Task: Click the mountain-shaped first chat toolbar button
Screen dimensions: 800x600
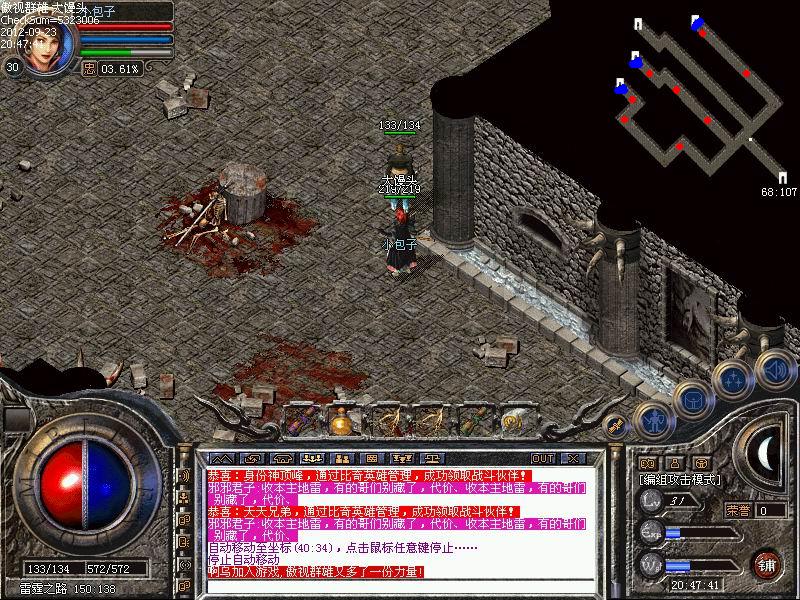Action: 222,458
